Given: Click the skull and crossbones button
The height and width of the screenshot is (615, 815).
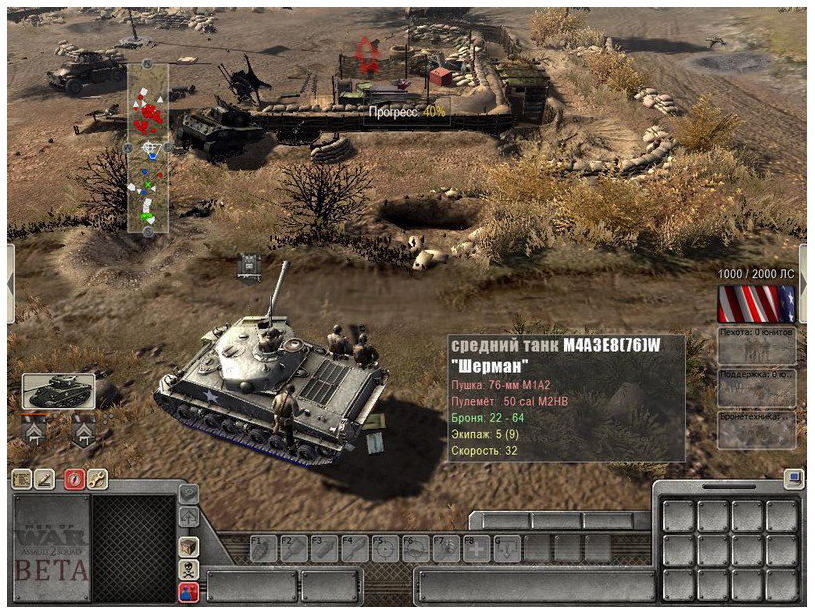Looking at the screenshot, I should (x=188, y=569).
